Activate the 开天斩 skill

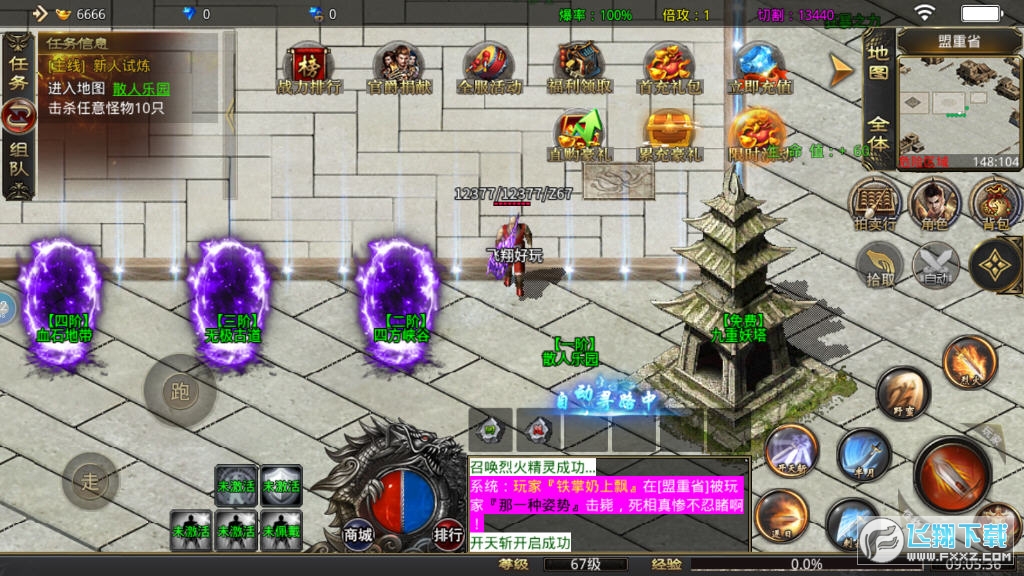[x=792, y=449]
